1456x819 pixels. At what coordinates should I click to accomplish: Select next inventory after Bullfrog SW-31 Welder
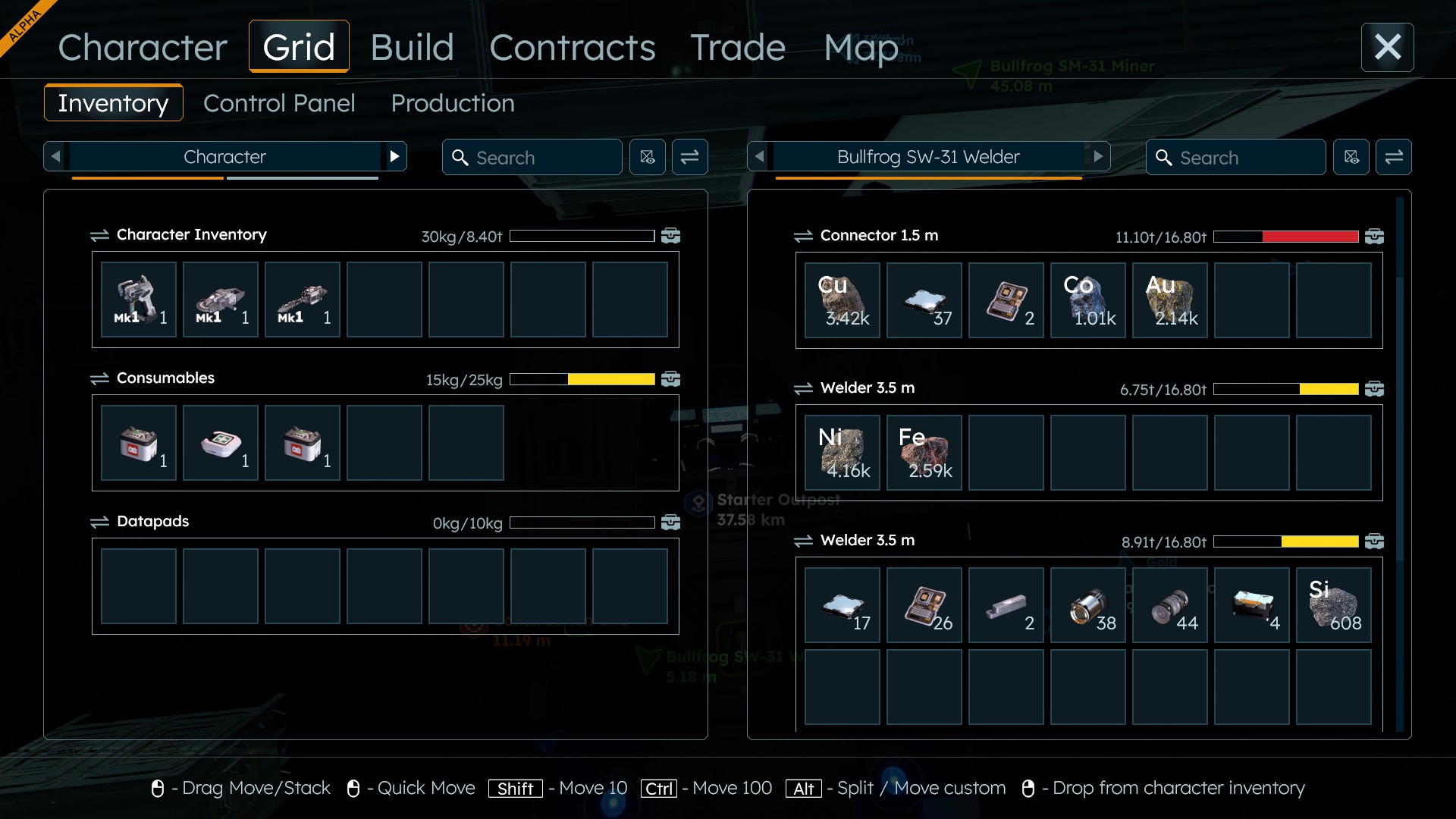[1097, 157]
